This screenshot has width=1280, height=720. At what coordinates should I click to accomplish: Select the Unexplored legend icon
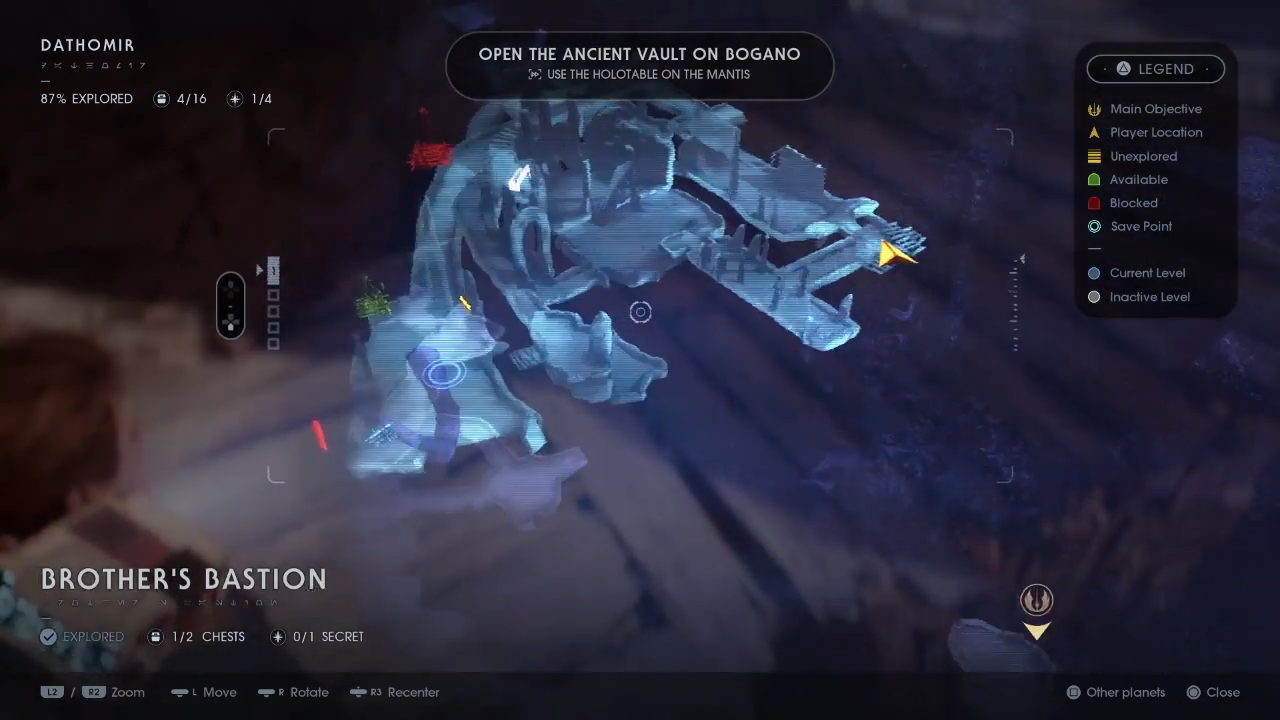point(1094,156)
